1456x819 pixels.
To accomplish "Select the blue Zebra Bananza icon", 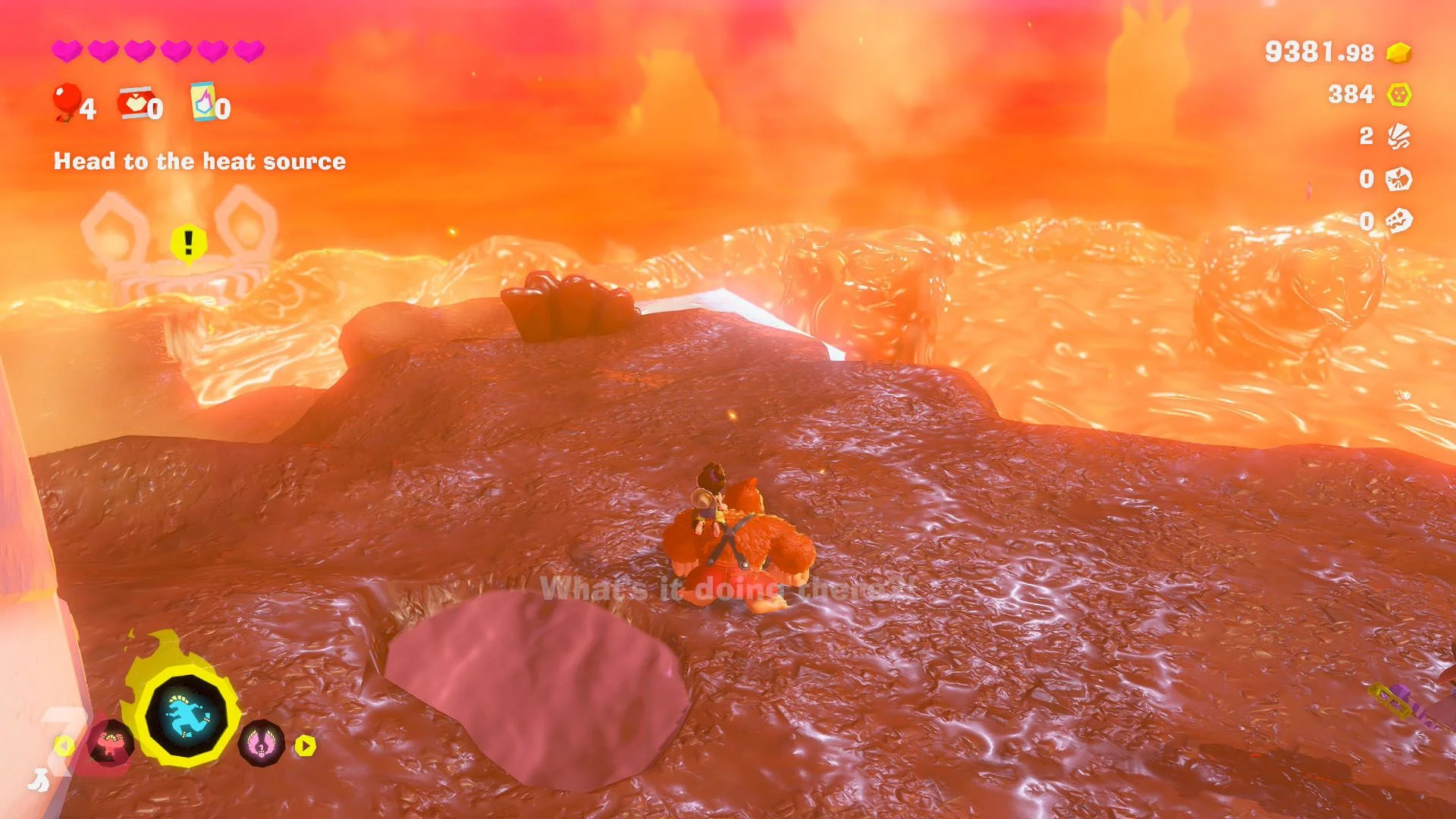I will click(x=187, y=717).
